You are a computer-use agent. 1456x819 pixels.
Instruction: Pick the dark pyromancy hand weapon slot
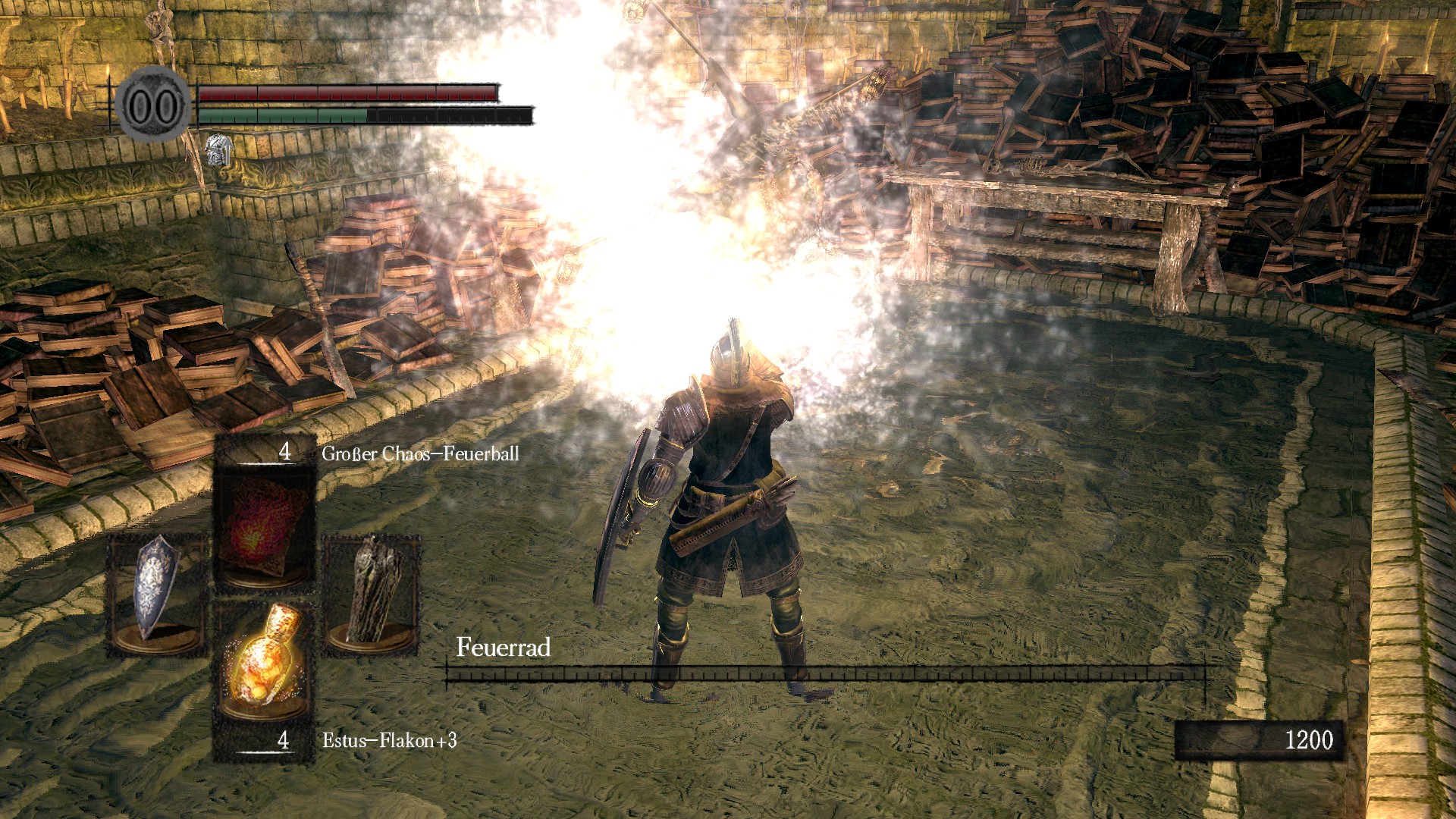372,590
